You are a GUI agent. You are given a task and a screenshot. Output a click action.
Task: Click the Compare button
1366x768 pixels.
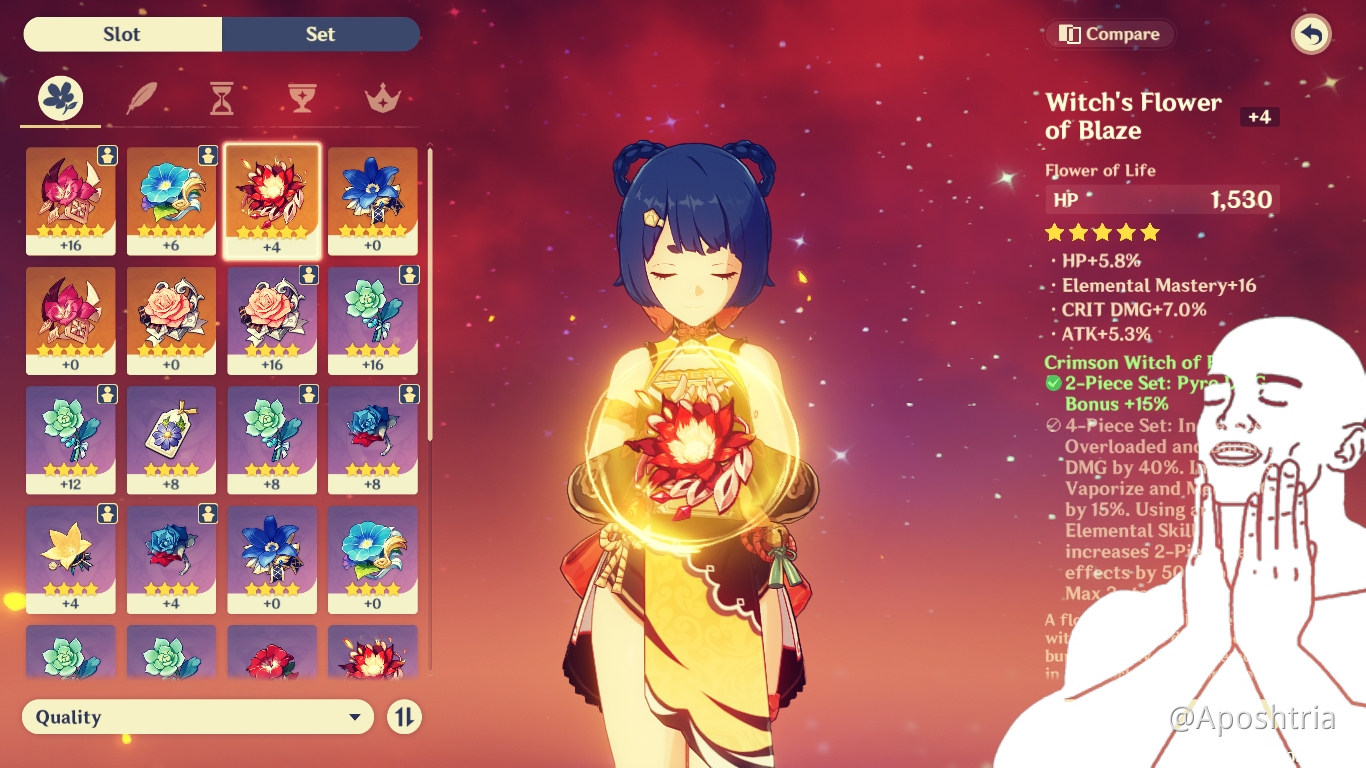tap(1109, 33)
